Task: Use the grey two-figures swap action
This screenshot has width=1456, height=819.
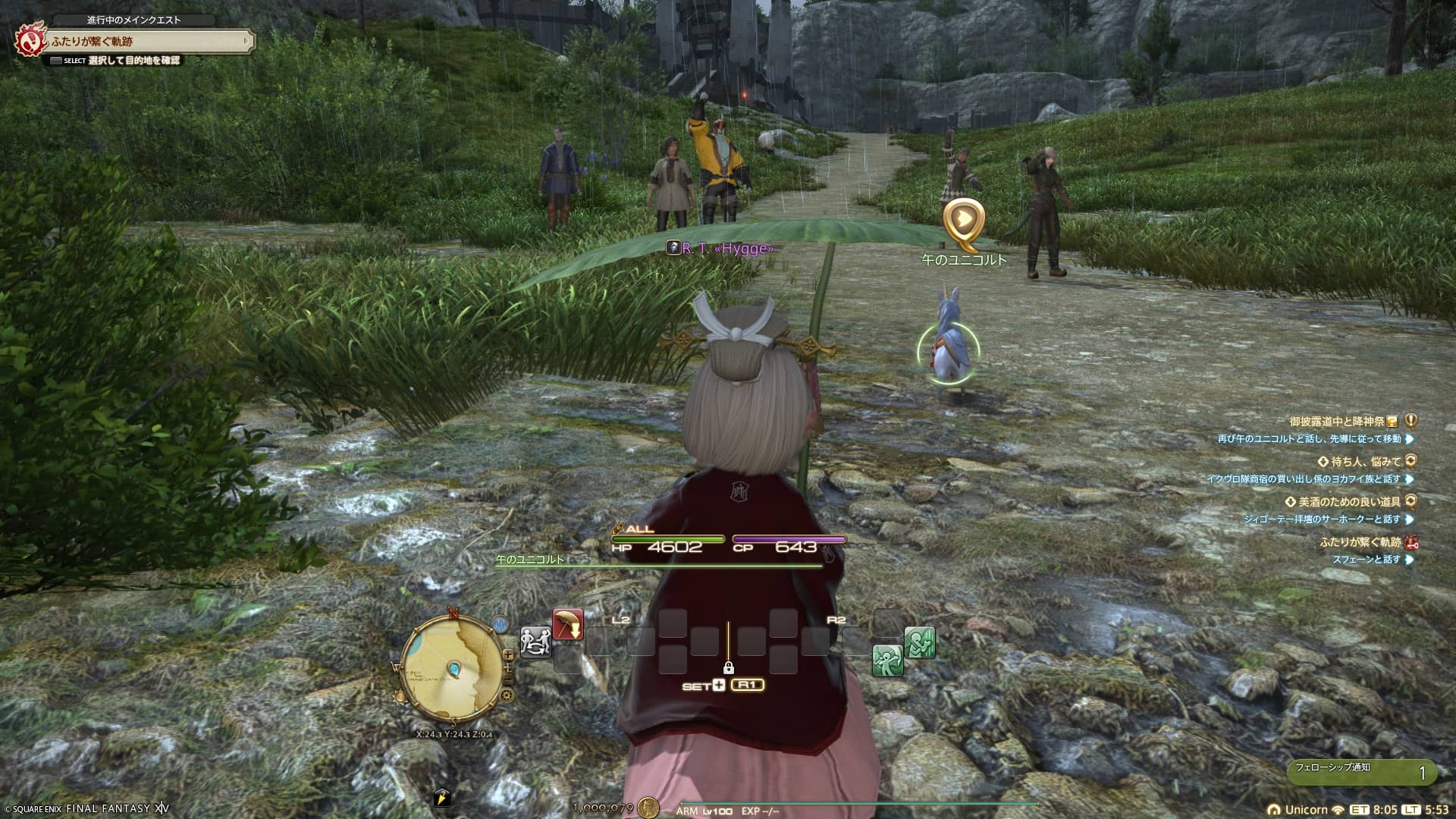Action: 535,642
